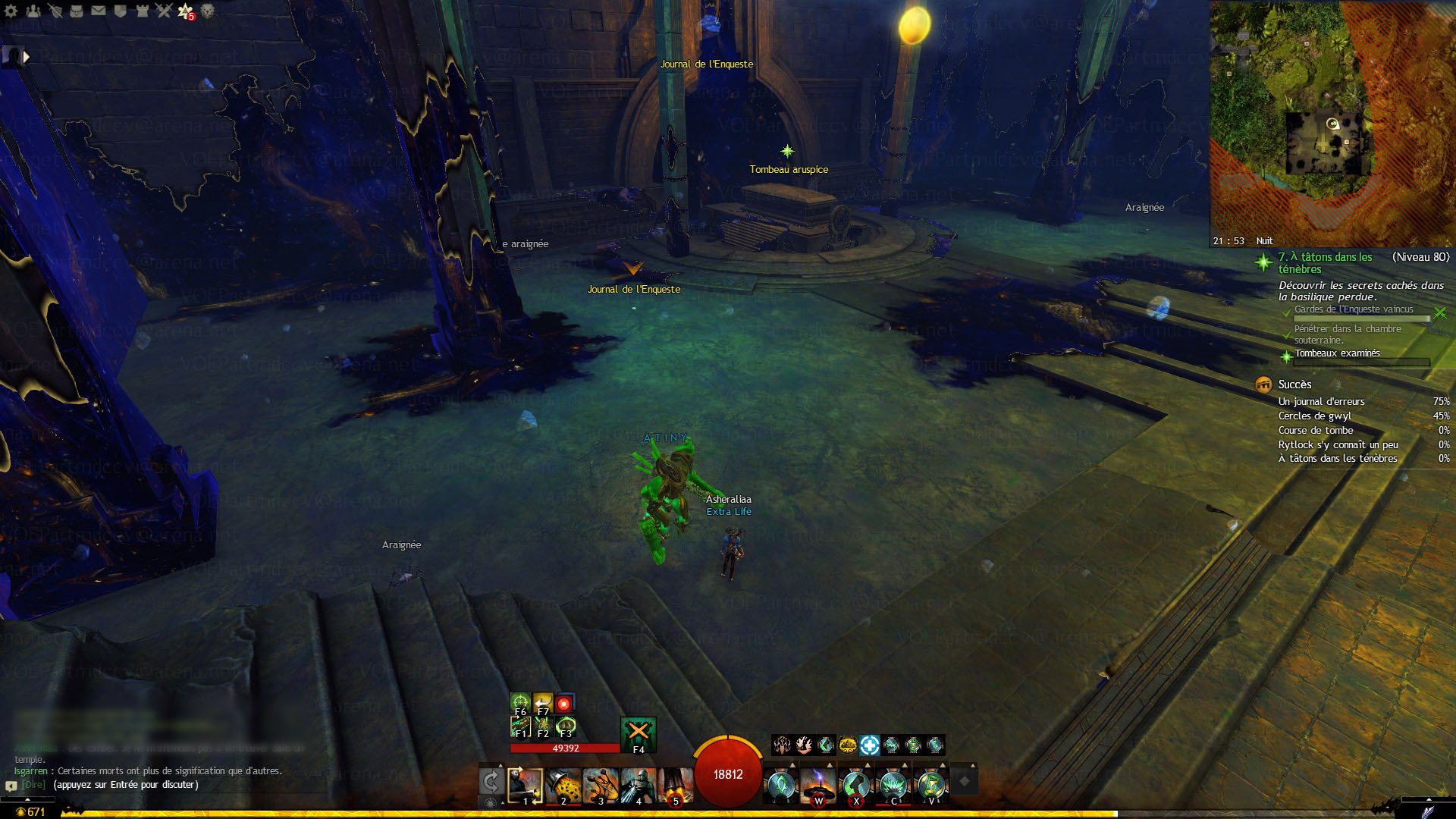The height and width of the screenshot is (819, 1456).
Task: Open the inventory bag icon
Action: [77, 11]
